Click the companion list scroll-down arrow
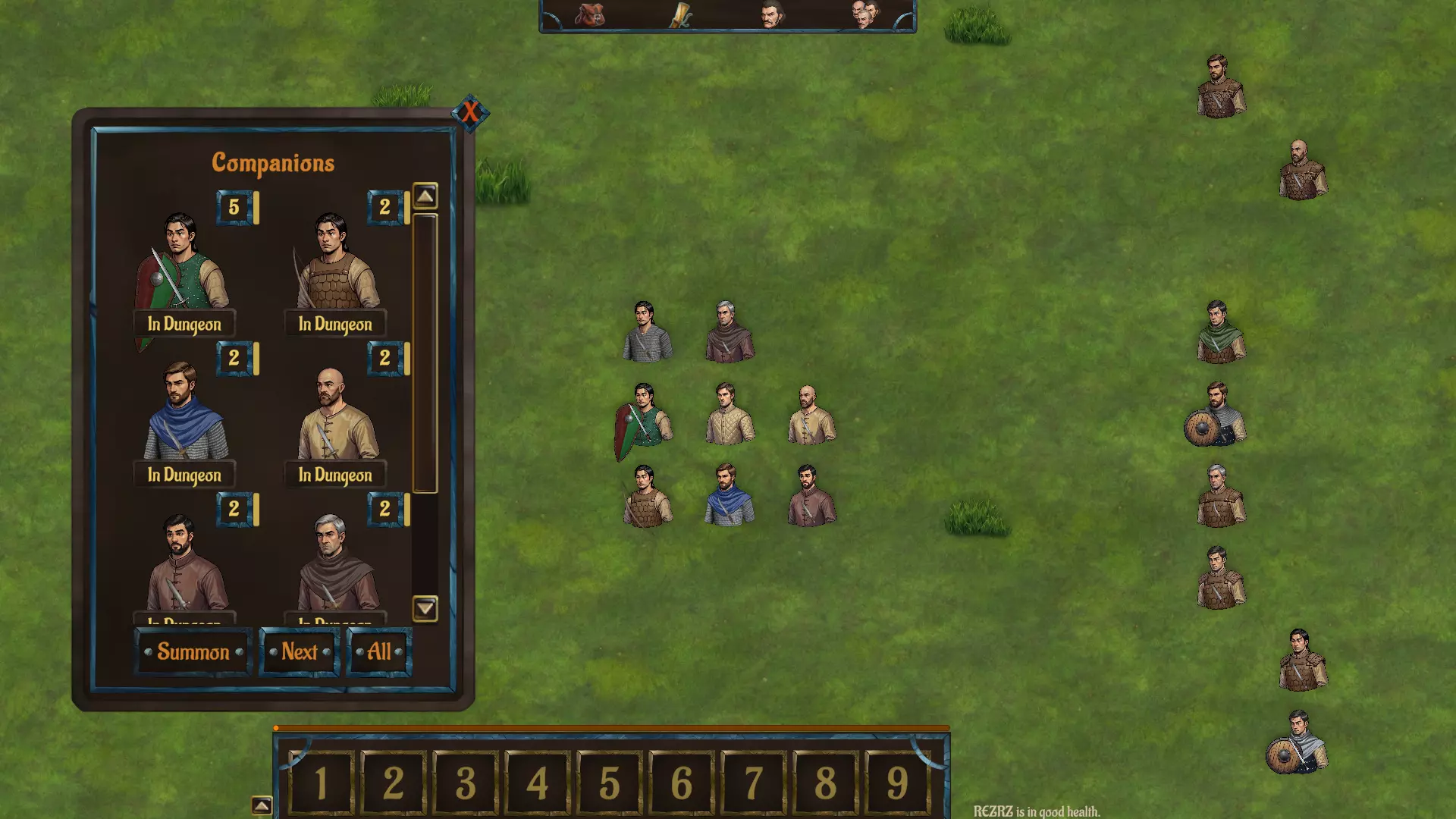 [425, 608]
